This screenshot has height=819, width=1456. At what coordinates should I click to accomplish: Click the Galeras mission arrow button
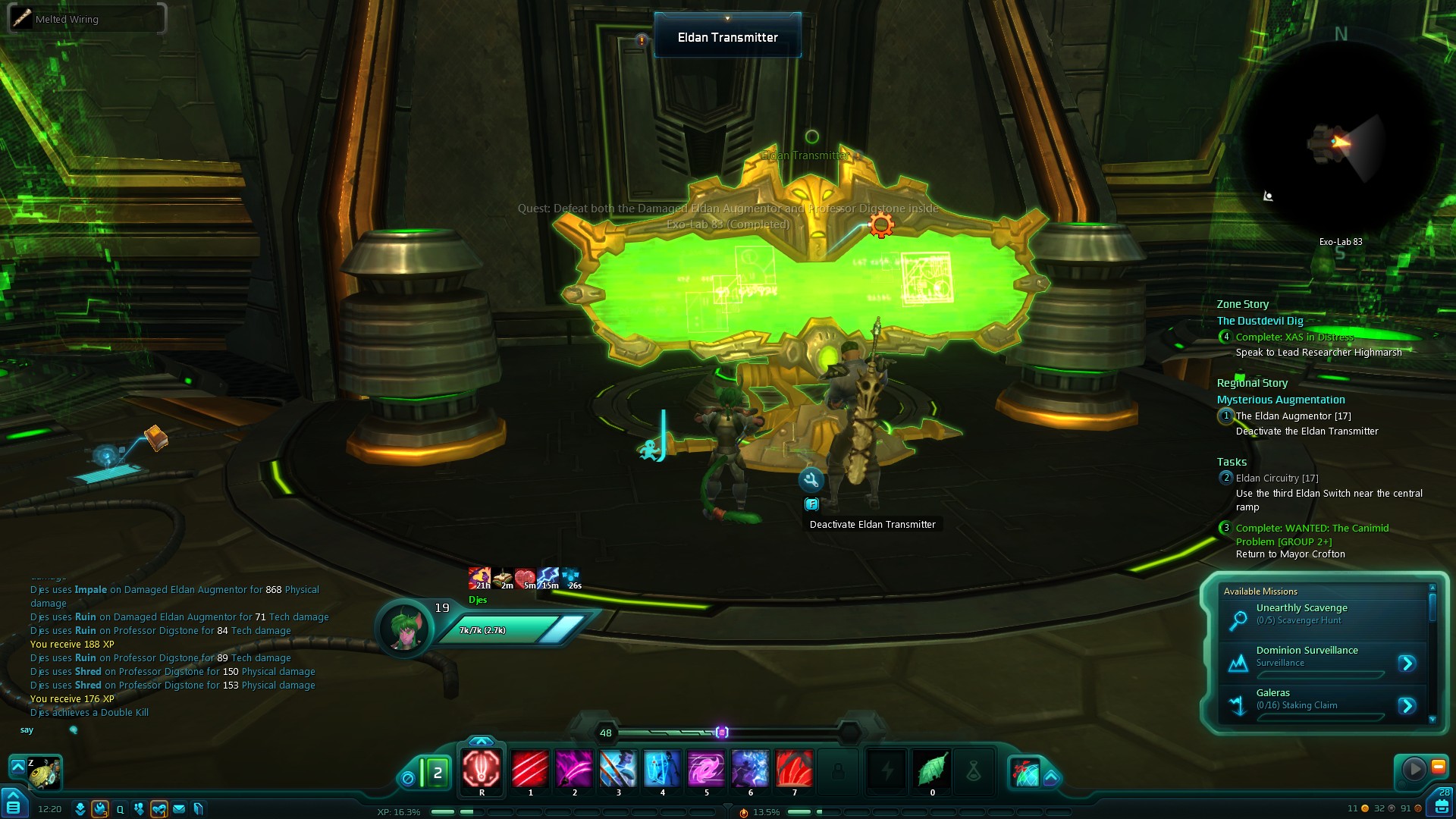tap(1407, 706)
